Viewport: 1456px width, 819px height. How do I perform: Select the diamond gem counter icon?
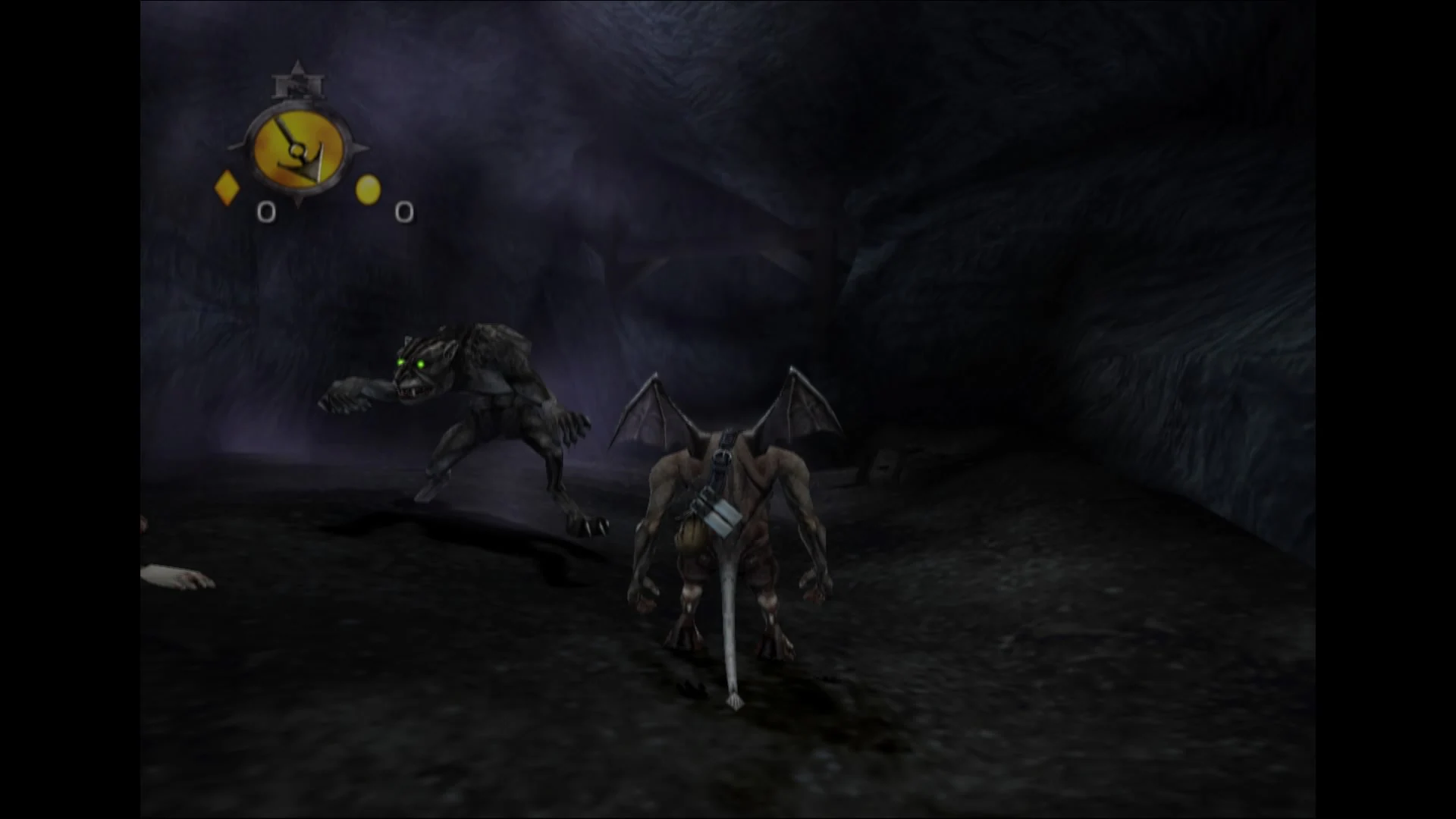click(226, 190)
